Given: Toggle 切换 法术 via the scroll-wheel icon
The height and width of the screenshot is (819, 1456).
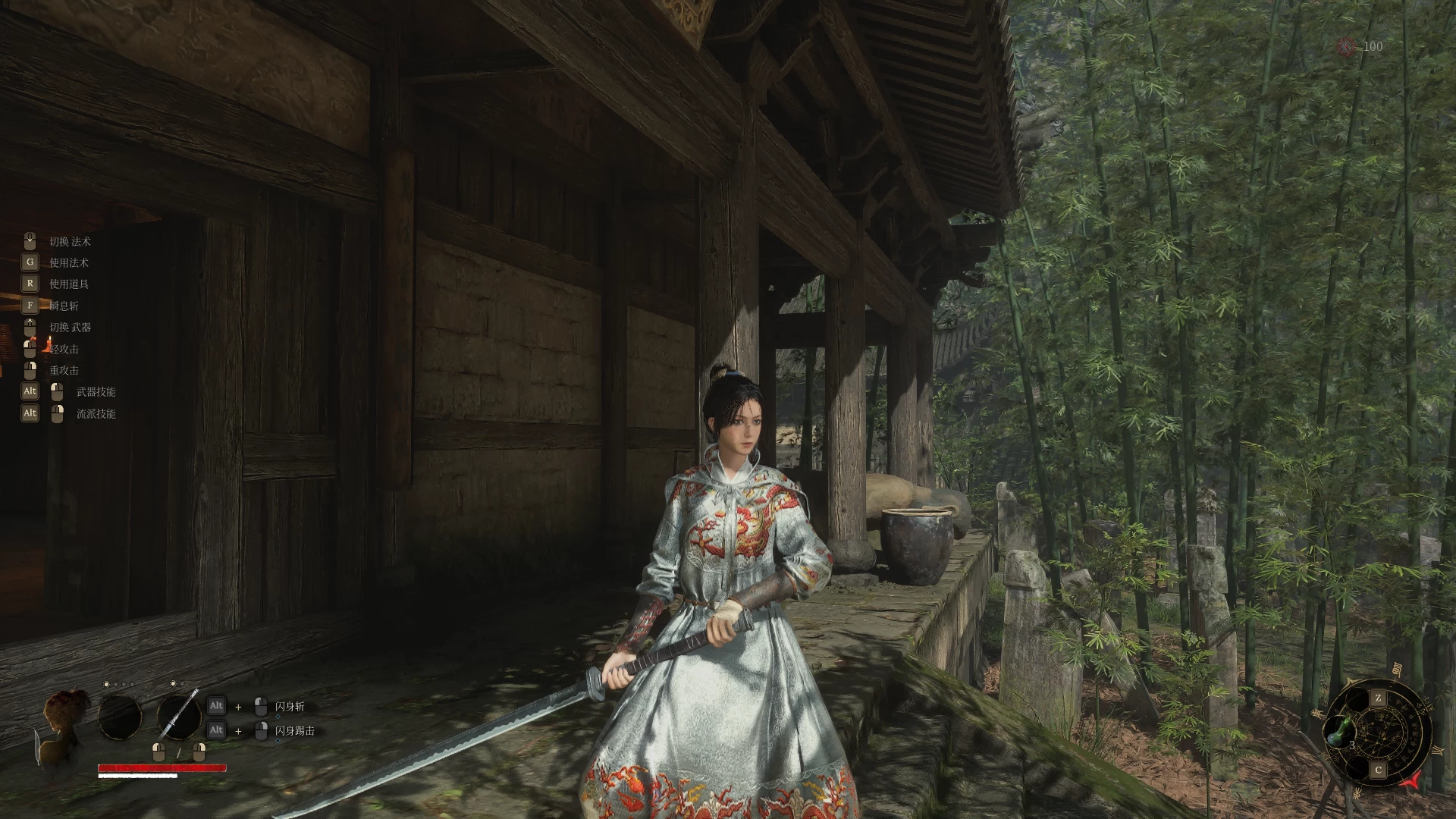Looking at the screenshot, I should pos(30,240).
